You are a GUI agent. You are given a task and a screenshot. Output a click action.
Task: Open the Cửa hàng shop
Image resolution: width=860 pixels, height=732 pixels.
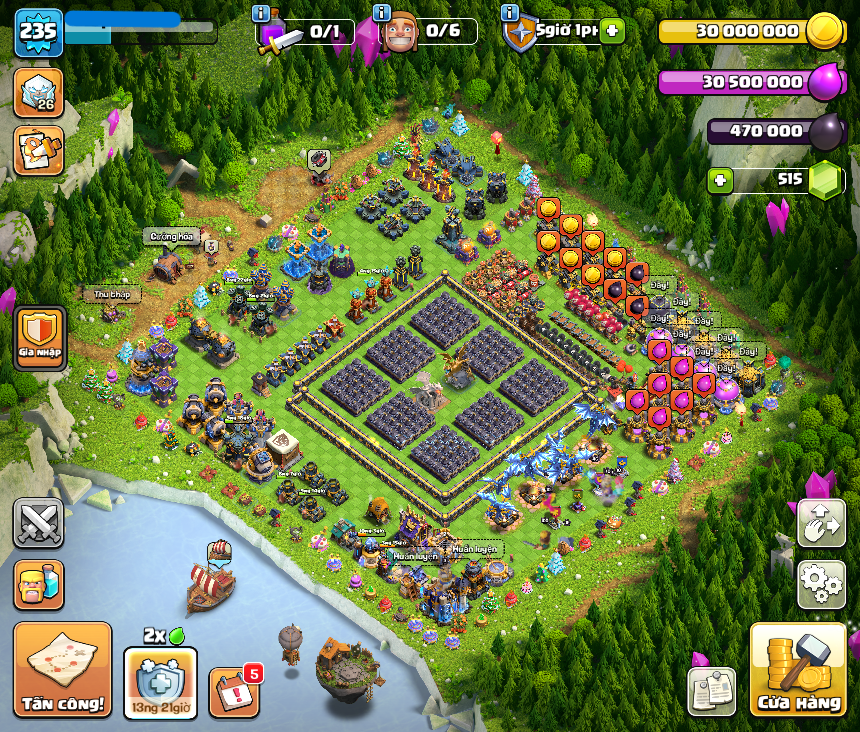point(797,670)
